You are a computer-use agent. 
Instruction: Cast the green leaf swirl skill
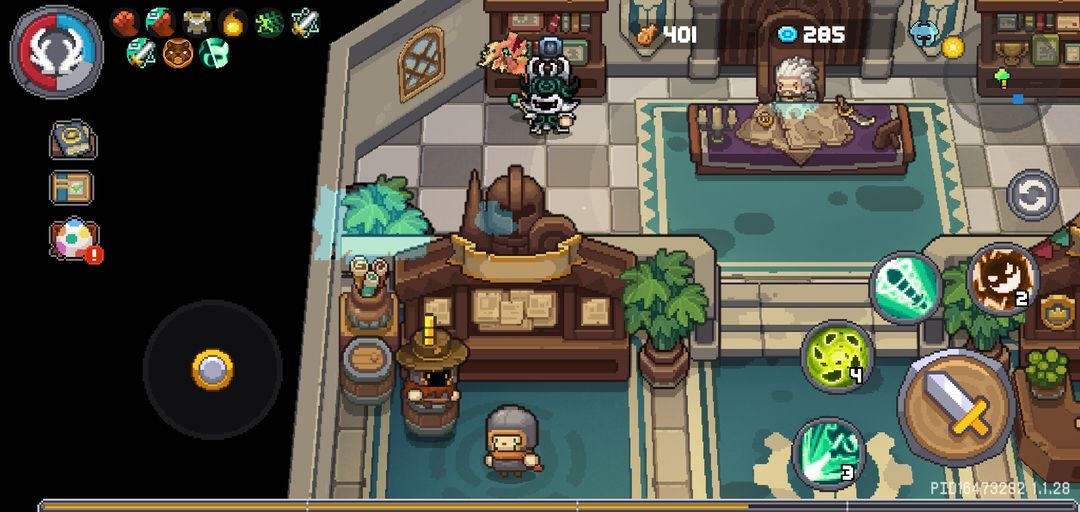coord(837,356)
